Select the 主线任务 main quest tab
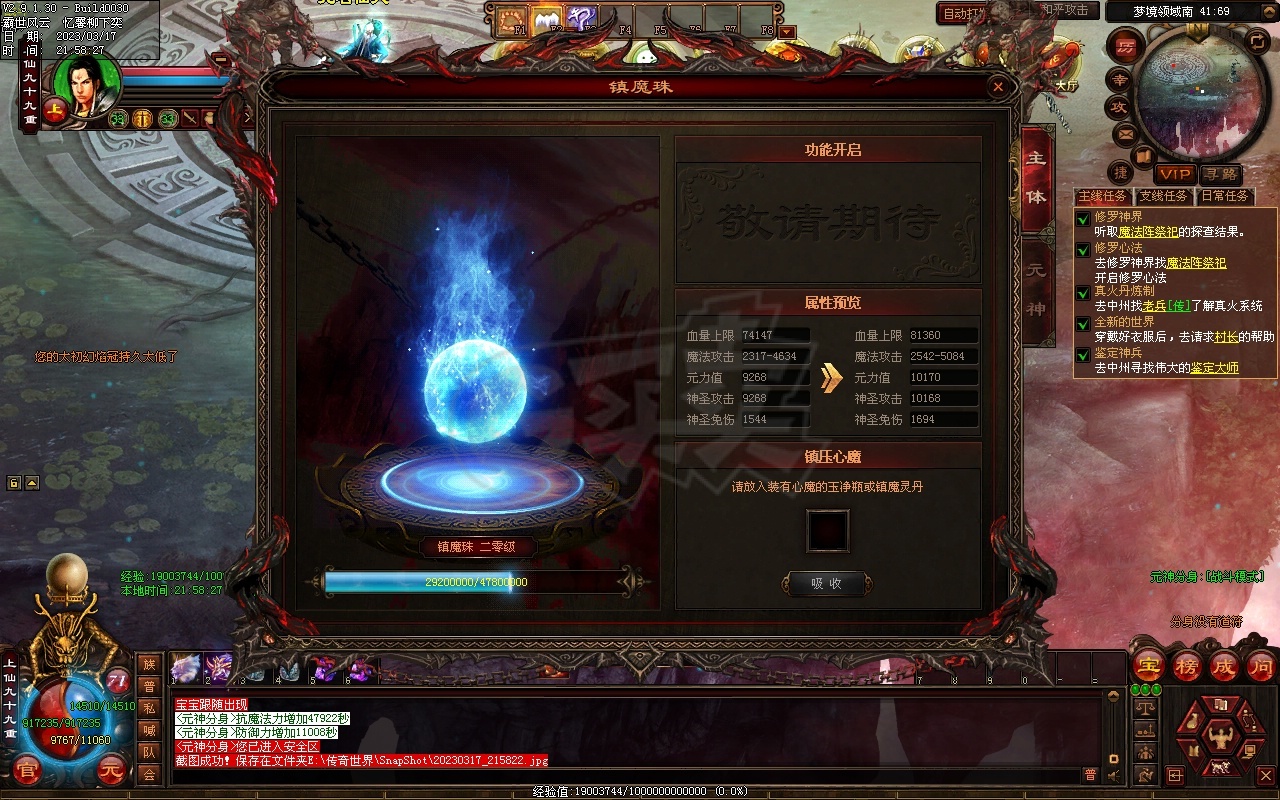1280x800 pixels. [1102, 196]
